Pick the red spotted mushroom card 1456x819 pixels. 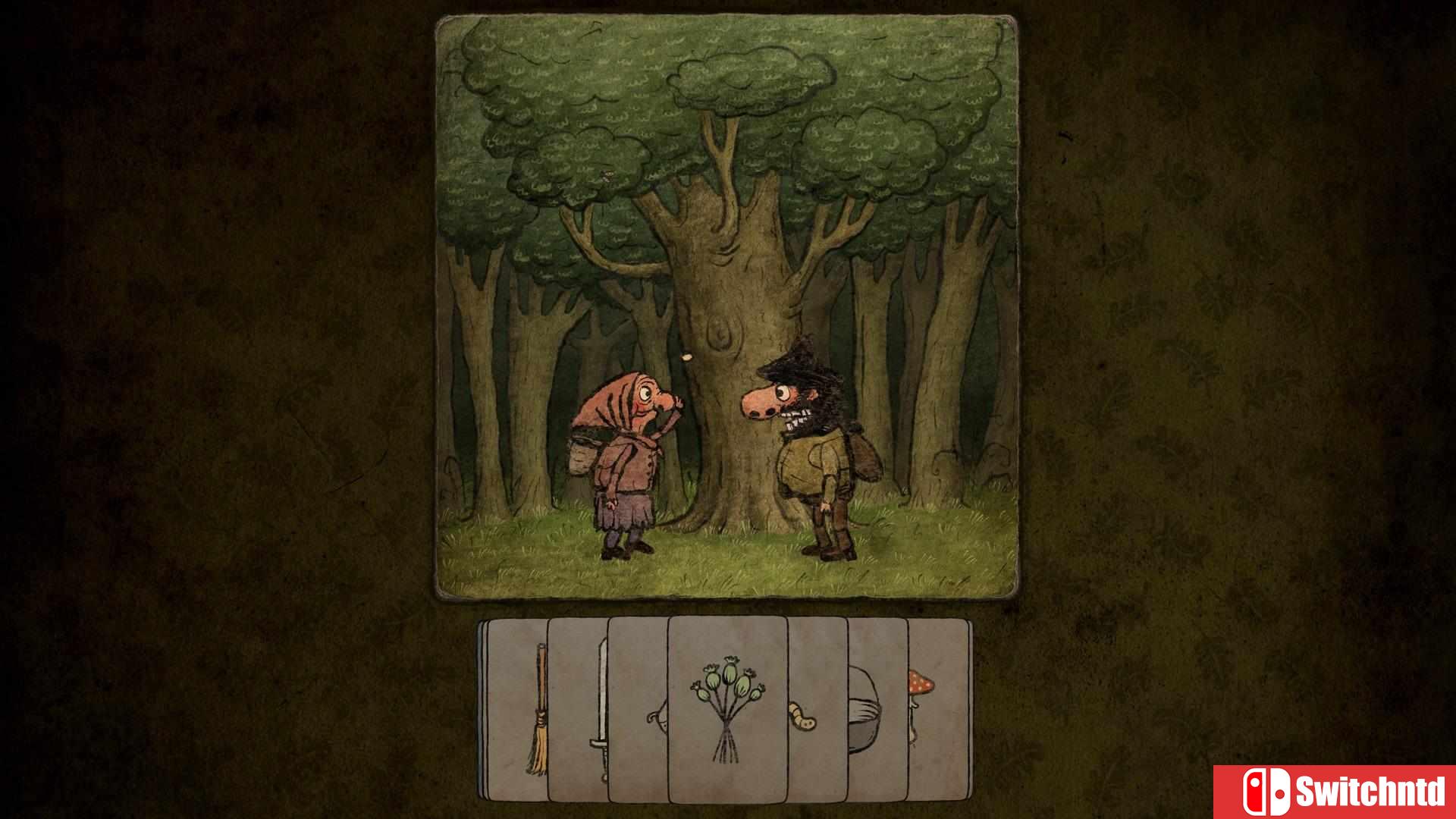point(939,709)
